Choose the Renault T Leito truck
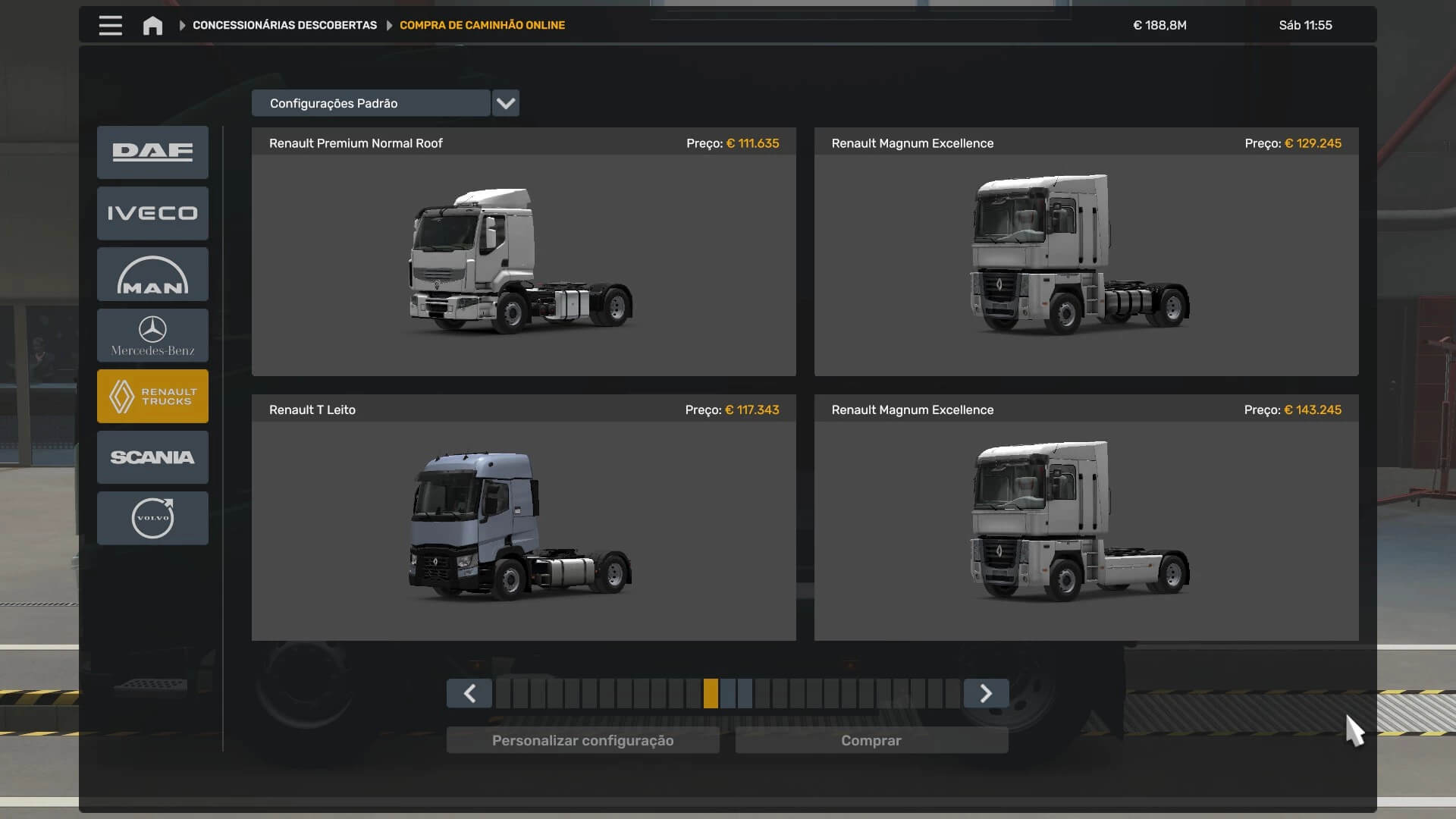1456x819 pixels. (523, 529)
